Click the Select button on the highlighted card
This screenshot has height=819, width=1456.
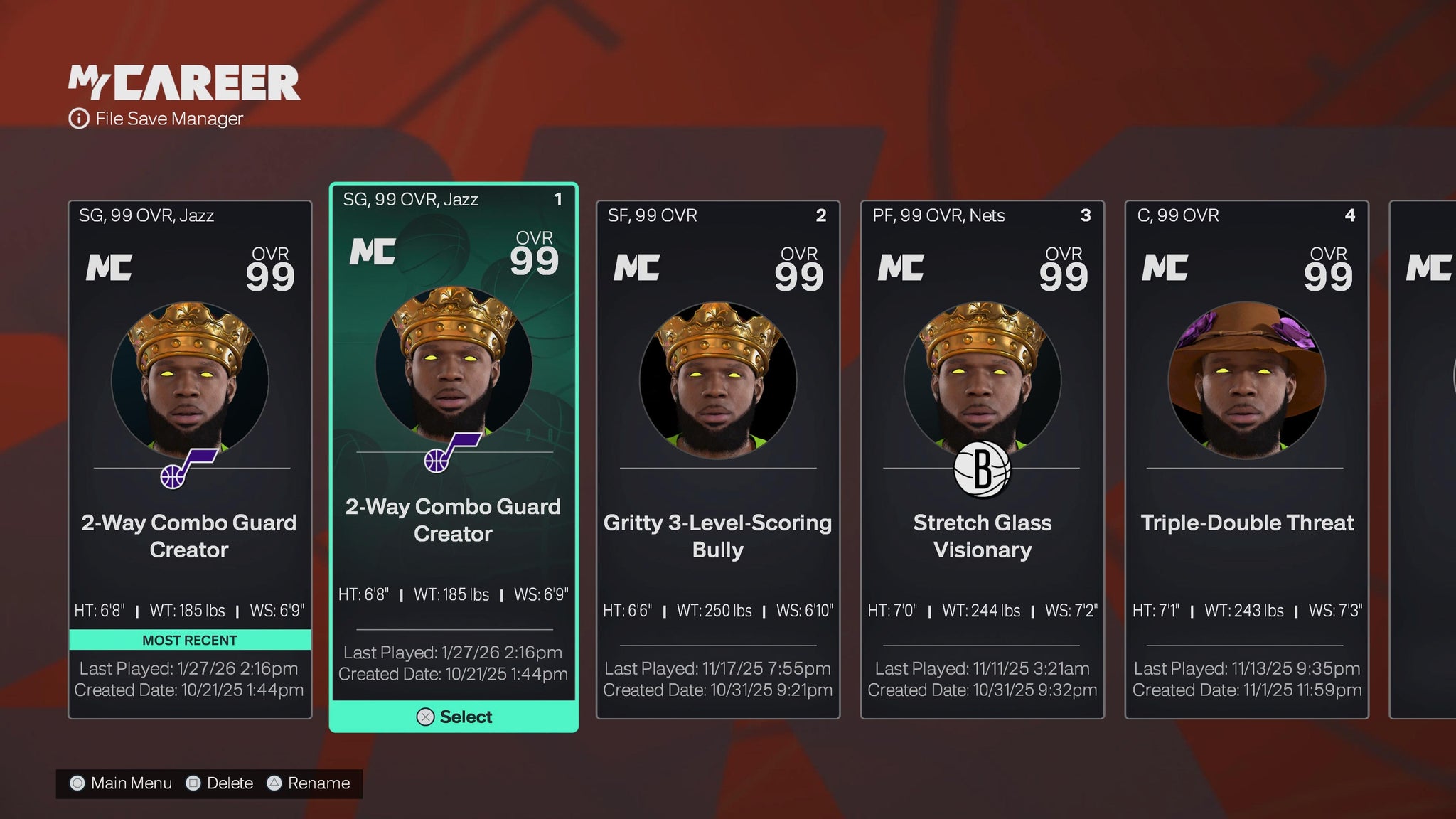[454, 717]
